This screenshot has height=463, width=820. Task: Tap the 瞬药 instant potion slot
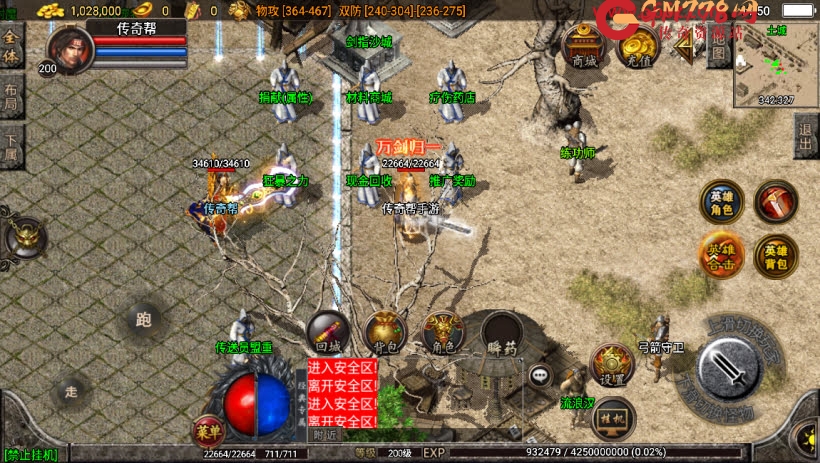502,332
